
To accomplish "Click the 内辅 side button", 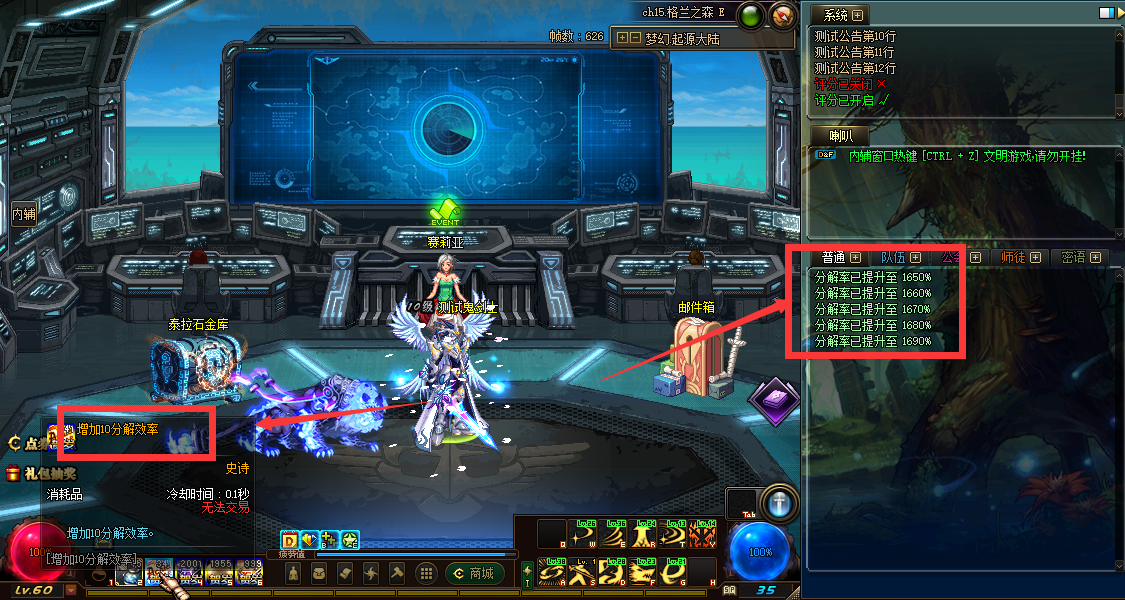I will click(x=23, y=213).
